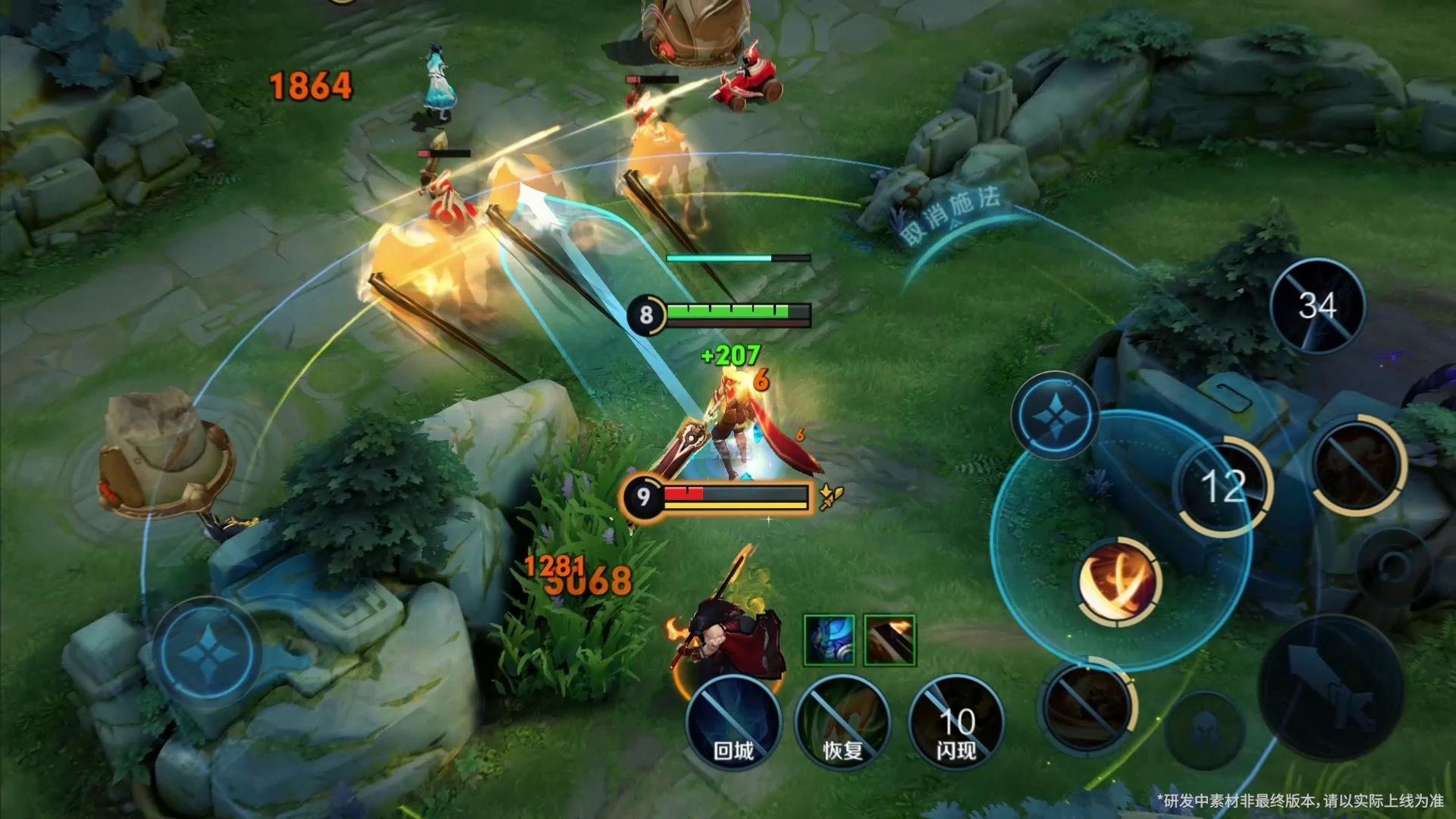Viewport: 1456px width, 819px height.
Task: Inspect the flaming blade buff icon
Action: point(890,640)
